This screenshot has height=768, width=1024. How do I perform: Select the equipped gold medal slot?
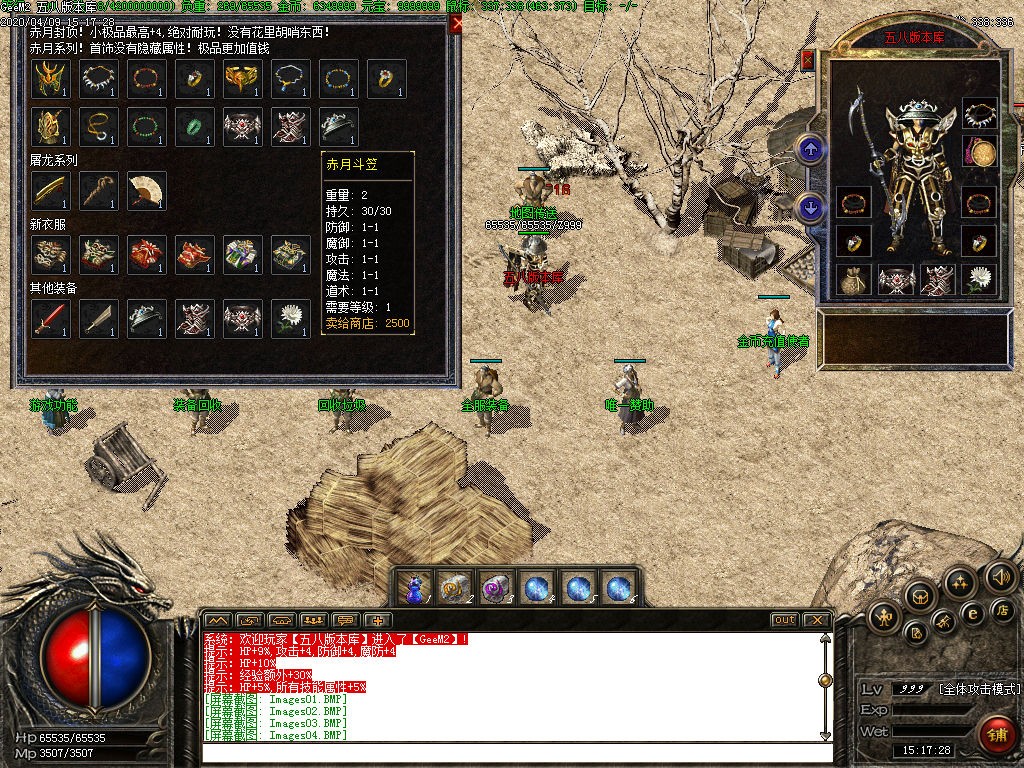980,152
